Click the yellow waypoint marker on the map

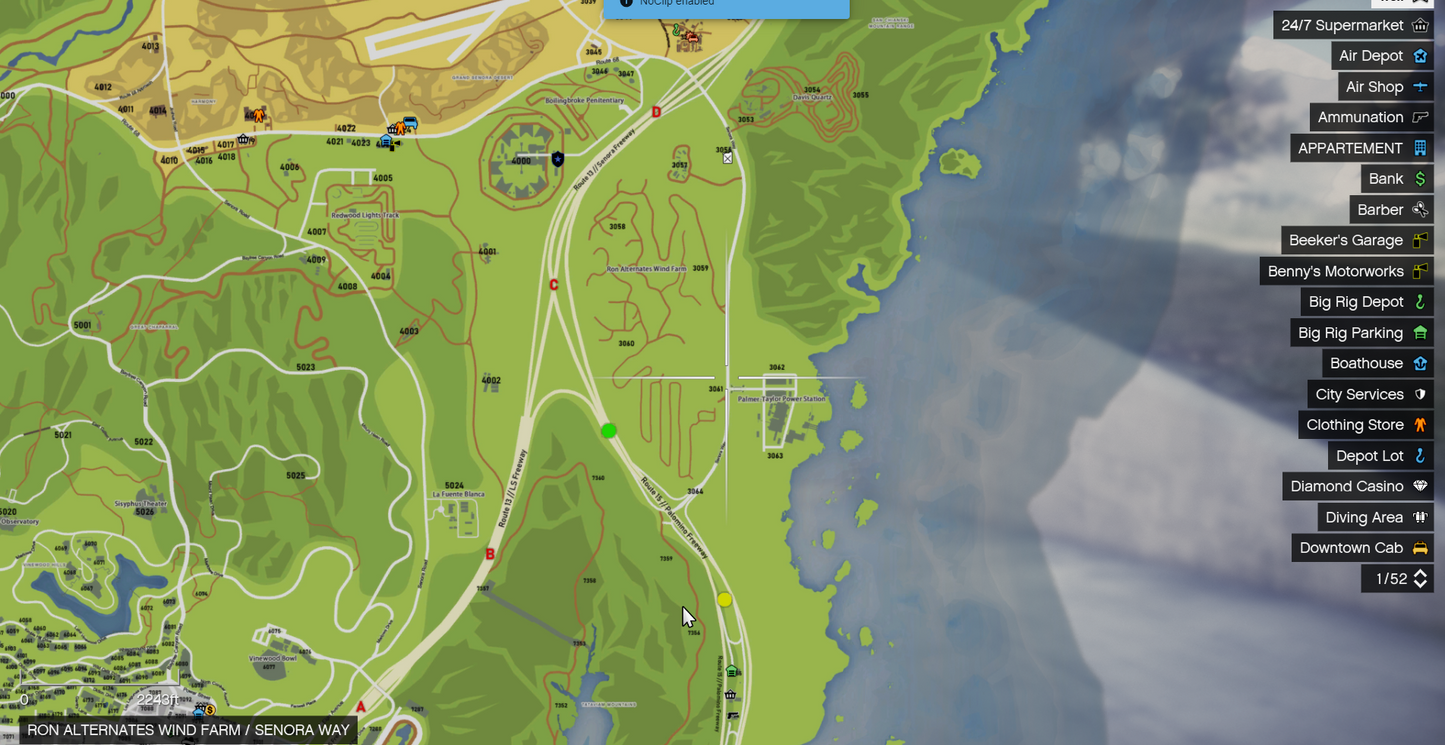[725, 600]
